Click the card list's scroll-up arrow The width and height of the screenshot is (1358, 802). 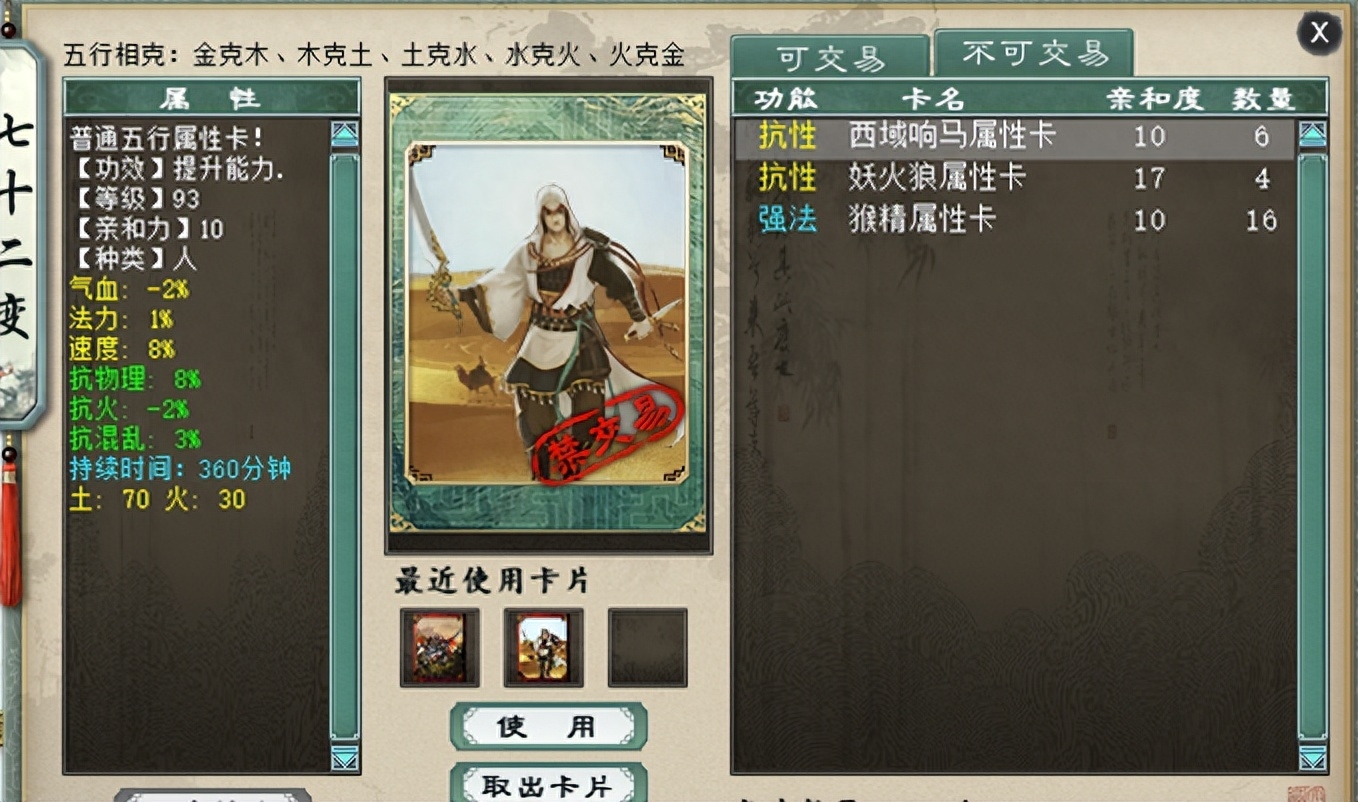(x=1312, y=135)
